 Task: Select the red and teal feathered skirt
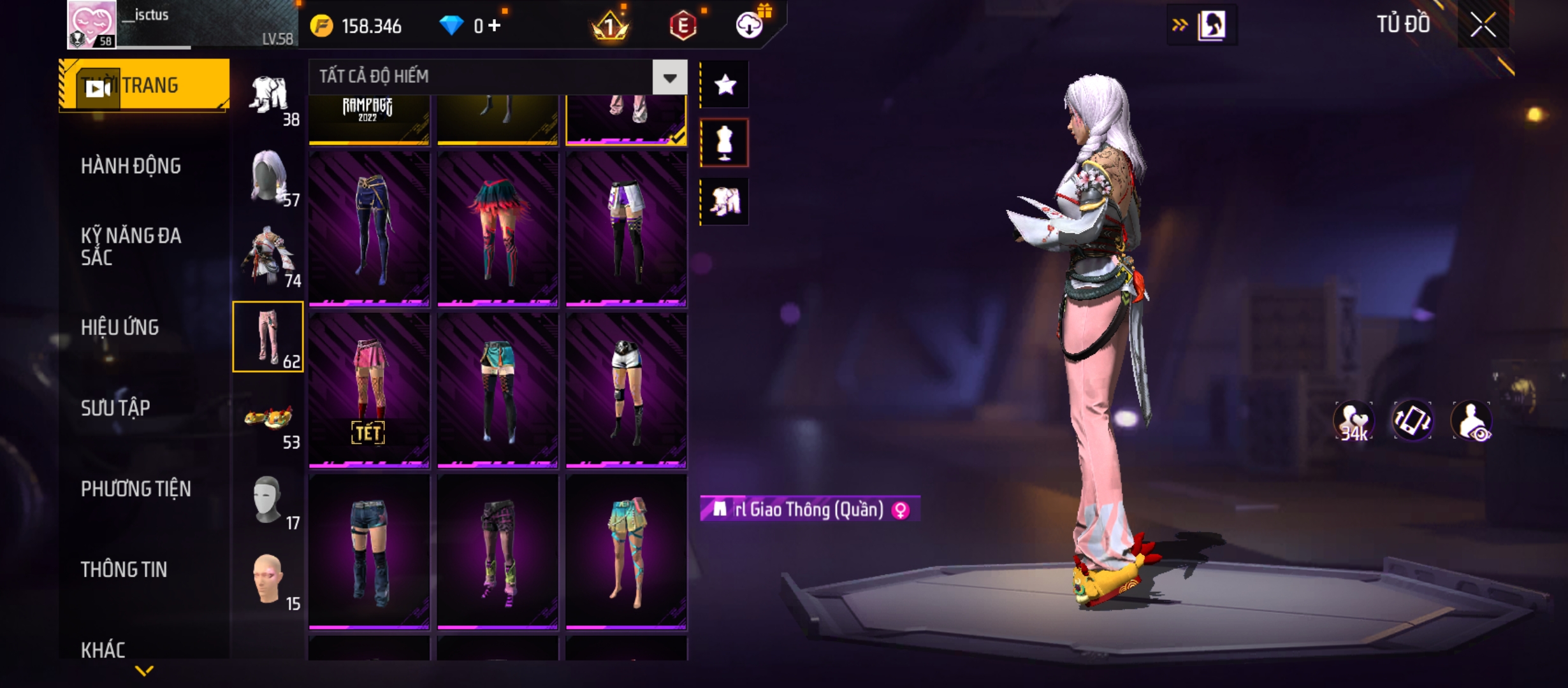point(498,228)
